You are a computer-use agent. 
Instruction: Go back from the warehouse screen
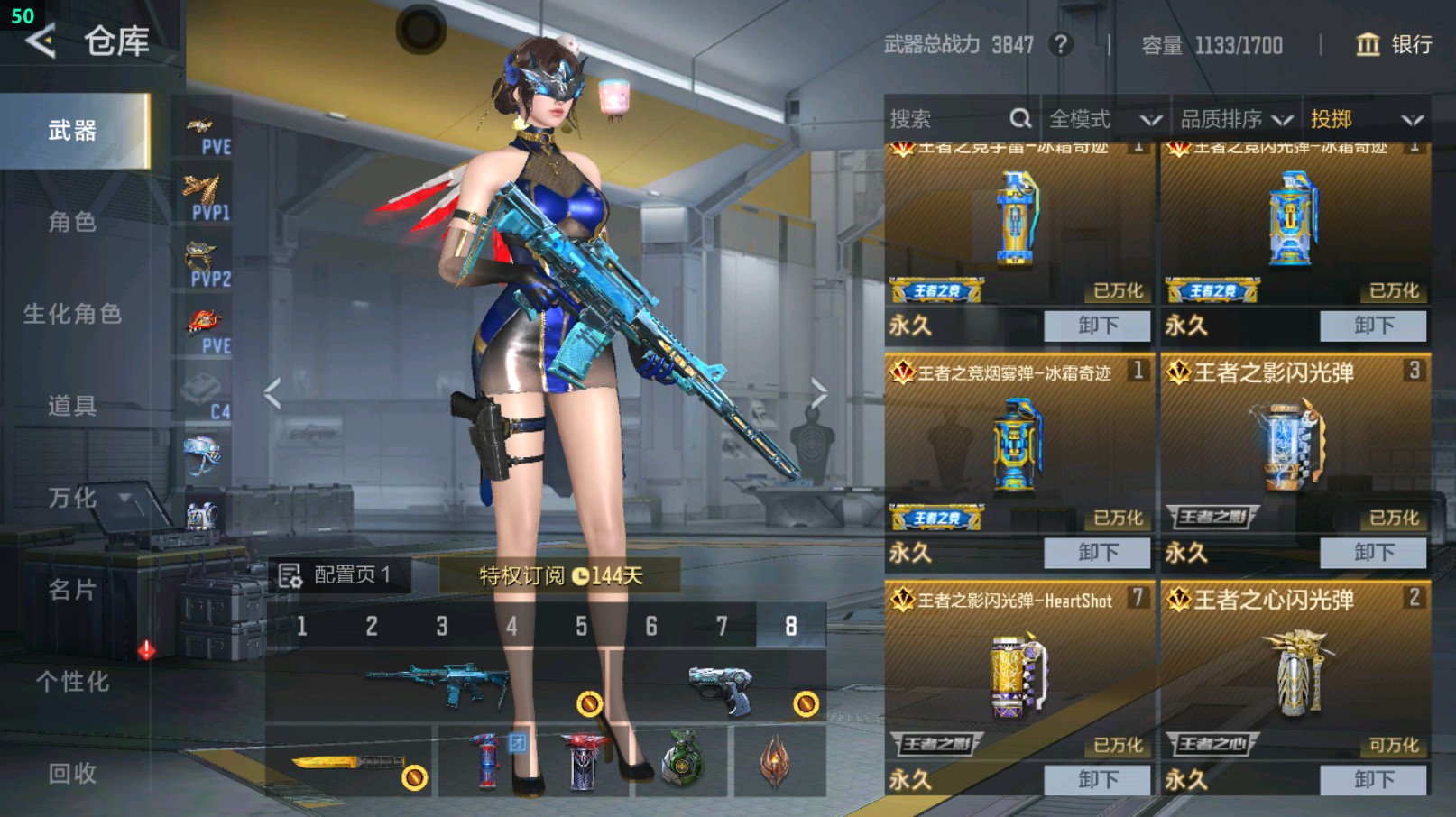(41, 41)
